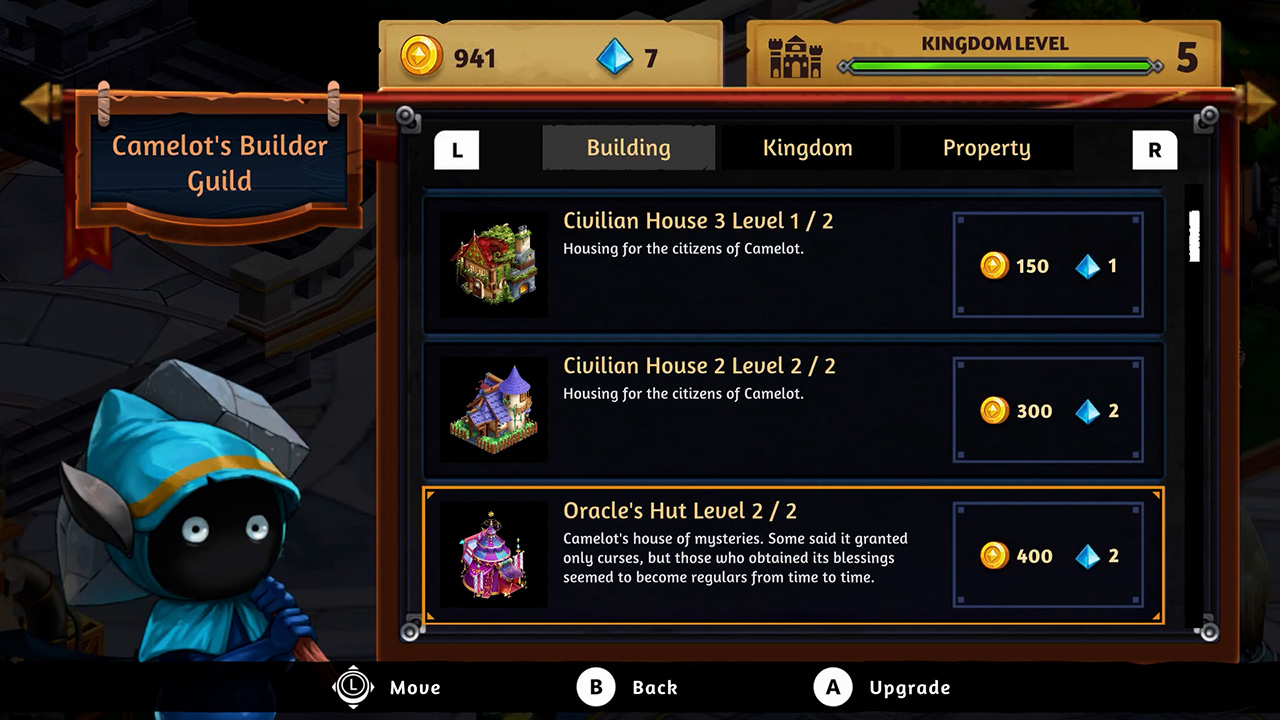The image size is (1280, 720).
Task: Select the Civilian House 2 building icon
Action: [492, 408]
